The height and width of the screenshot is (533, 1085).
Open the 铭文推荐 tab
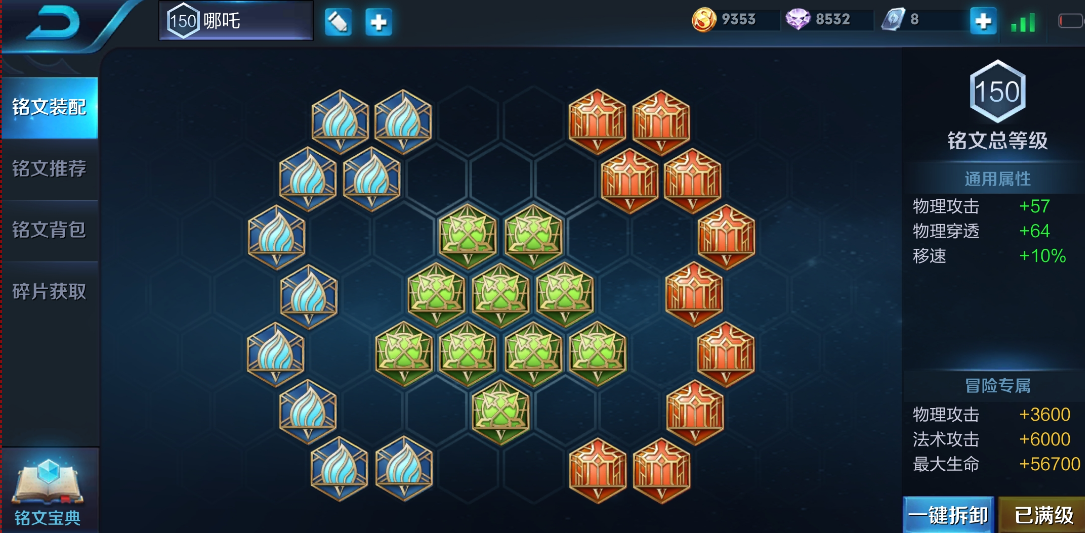49,168
